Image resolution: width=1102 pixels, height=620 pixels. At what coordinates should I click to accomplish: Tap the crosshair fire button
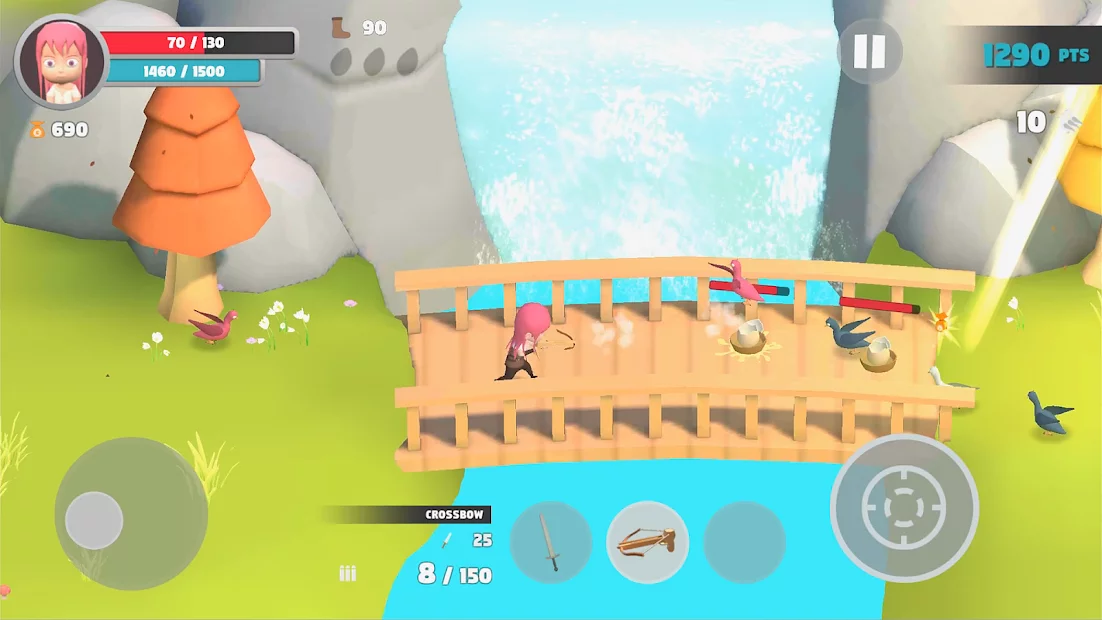pos(904,508)
